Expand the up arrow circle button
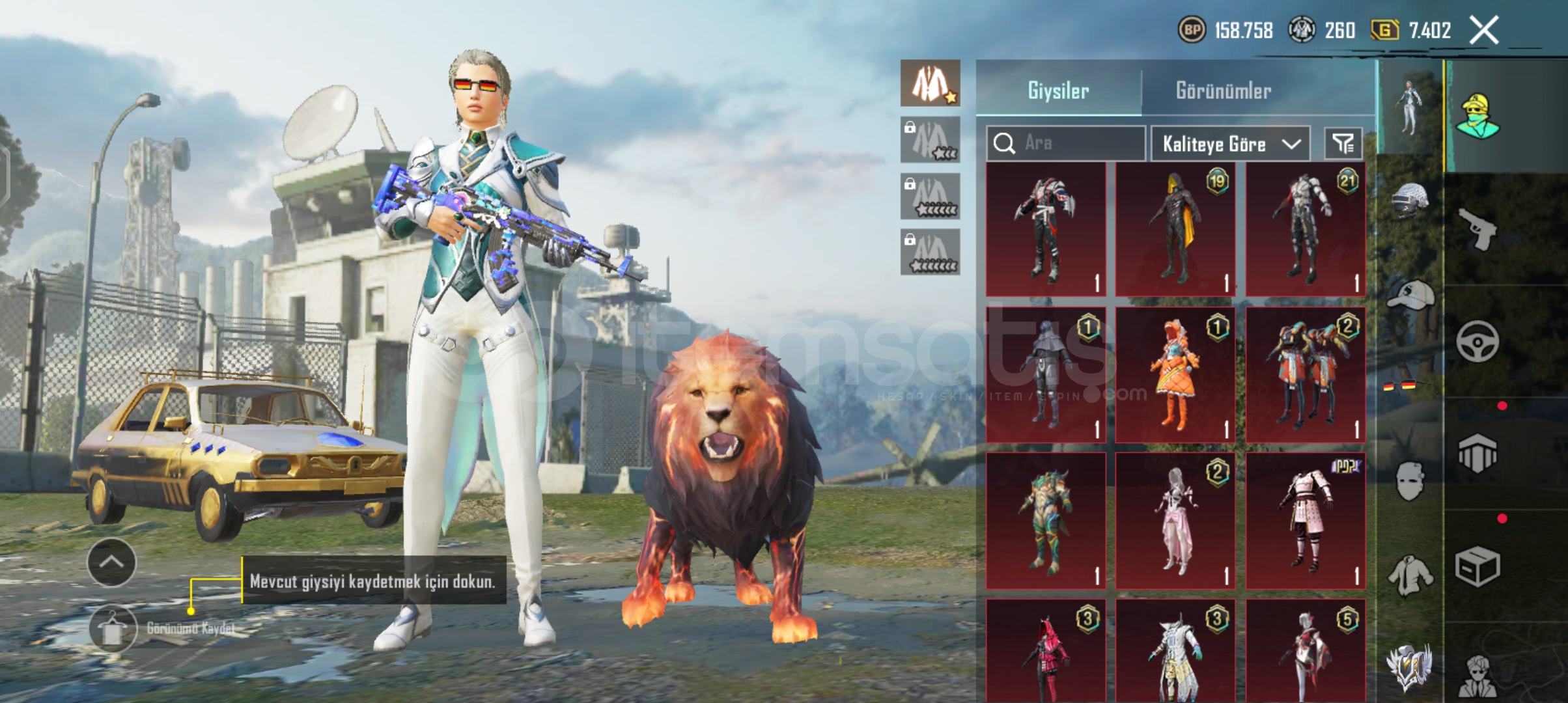1568x703 pixels. click(x=111, y=562)
